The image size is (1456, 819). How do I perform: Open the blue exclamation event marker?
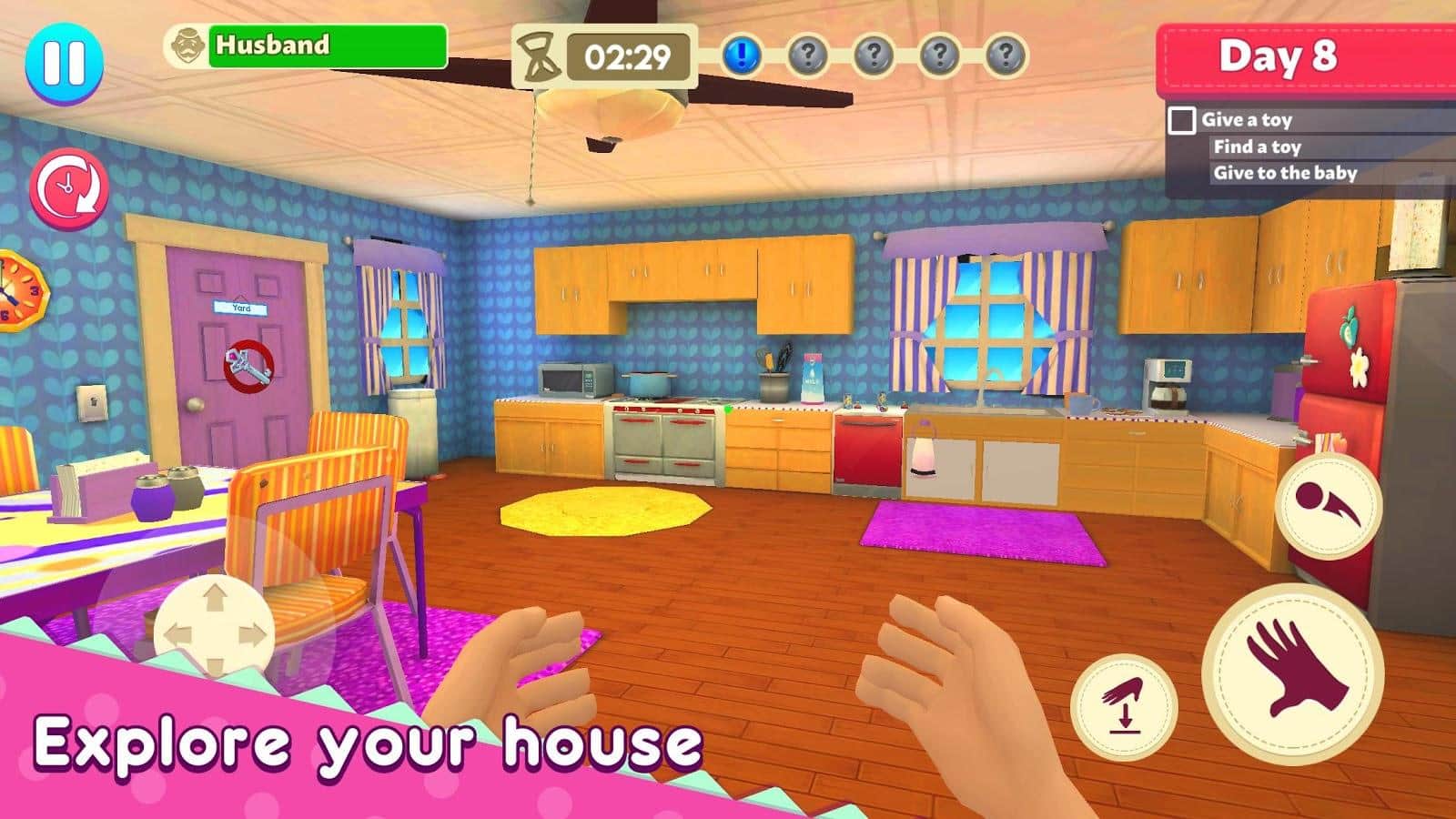click(x=743, y=56)
